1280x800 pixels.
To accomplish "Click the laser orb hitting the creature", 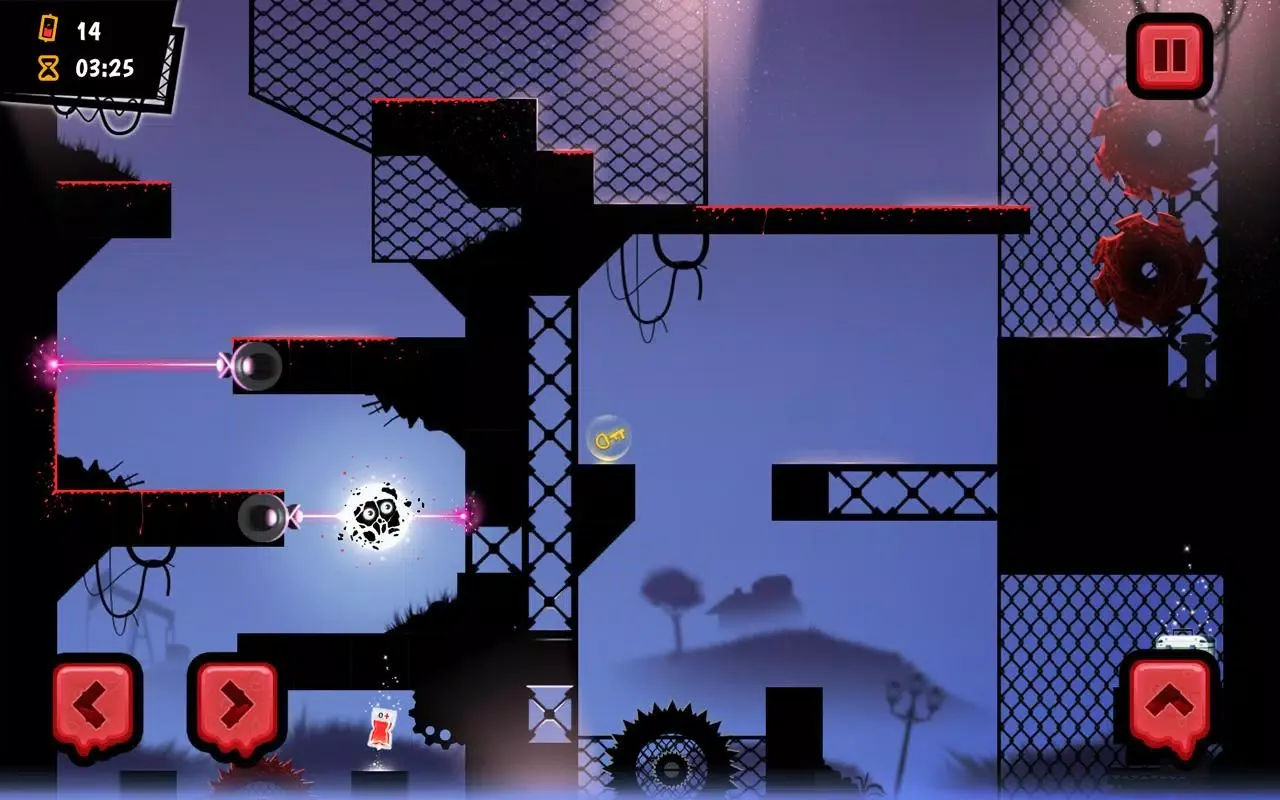I will pyautogui.click(x=263, y=516).
